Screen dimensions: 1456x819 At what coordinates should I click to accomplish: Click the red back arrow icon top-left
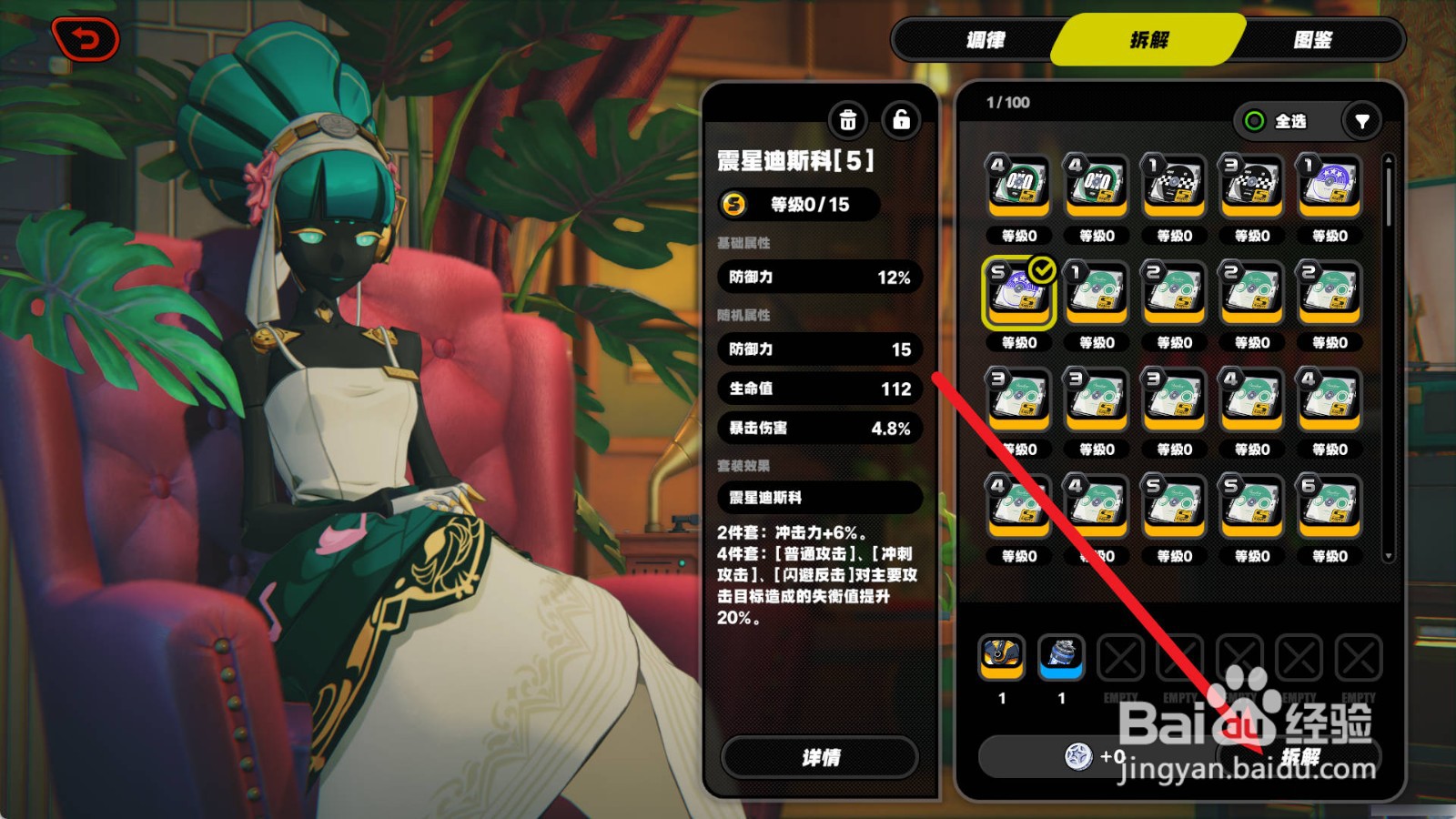coord(86,37)
